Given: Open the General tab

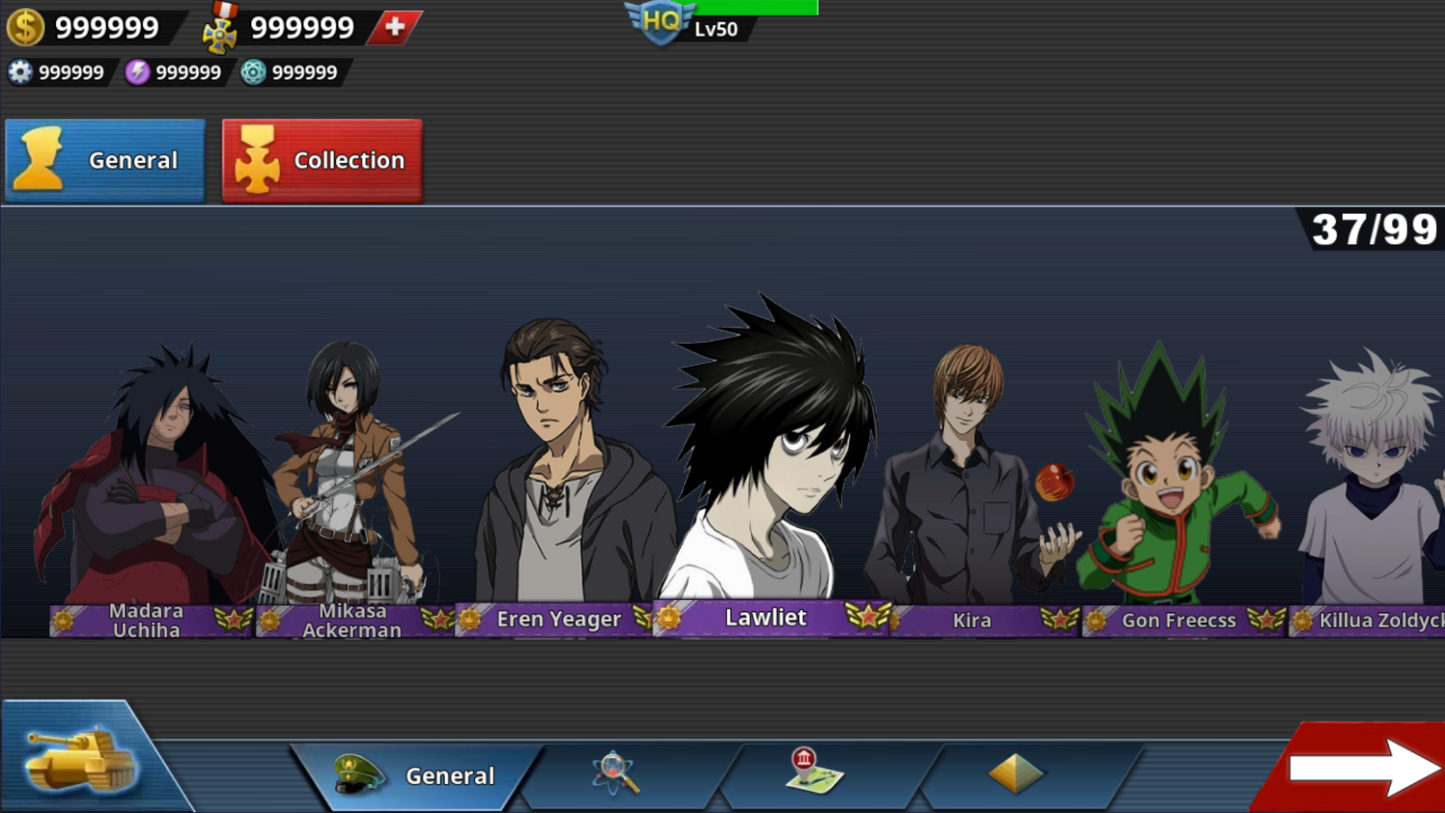Looking at the screenshot, I should pyautogui.click(x=104, y=159).
